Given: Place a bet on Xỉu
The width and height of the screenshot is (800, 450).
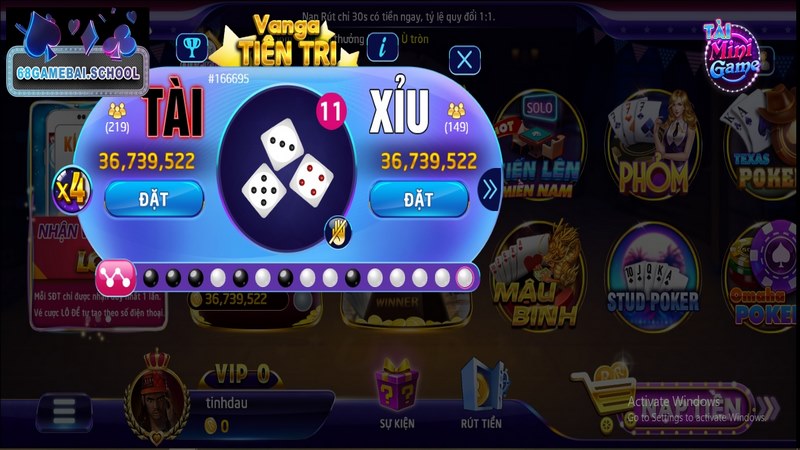Looking at the screenshot, I should [x=418, y=199].
